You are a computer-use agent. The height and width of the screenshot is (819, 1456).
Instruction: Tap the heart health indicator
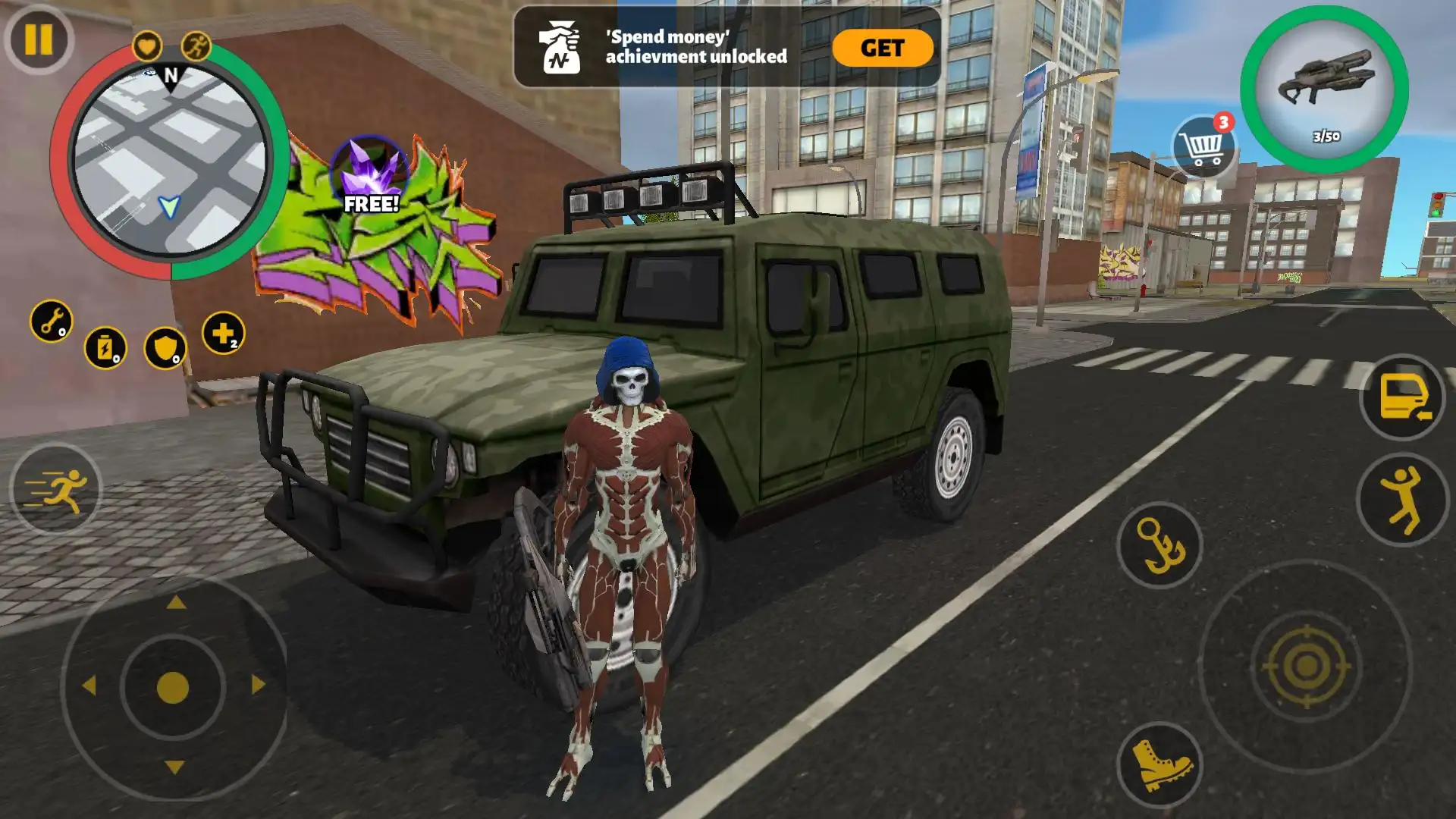tap(149, 45)
